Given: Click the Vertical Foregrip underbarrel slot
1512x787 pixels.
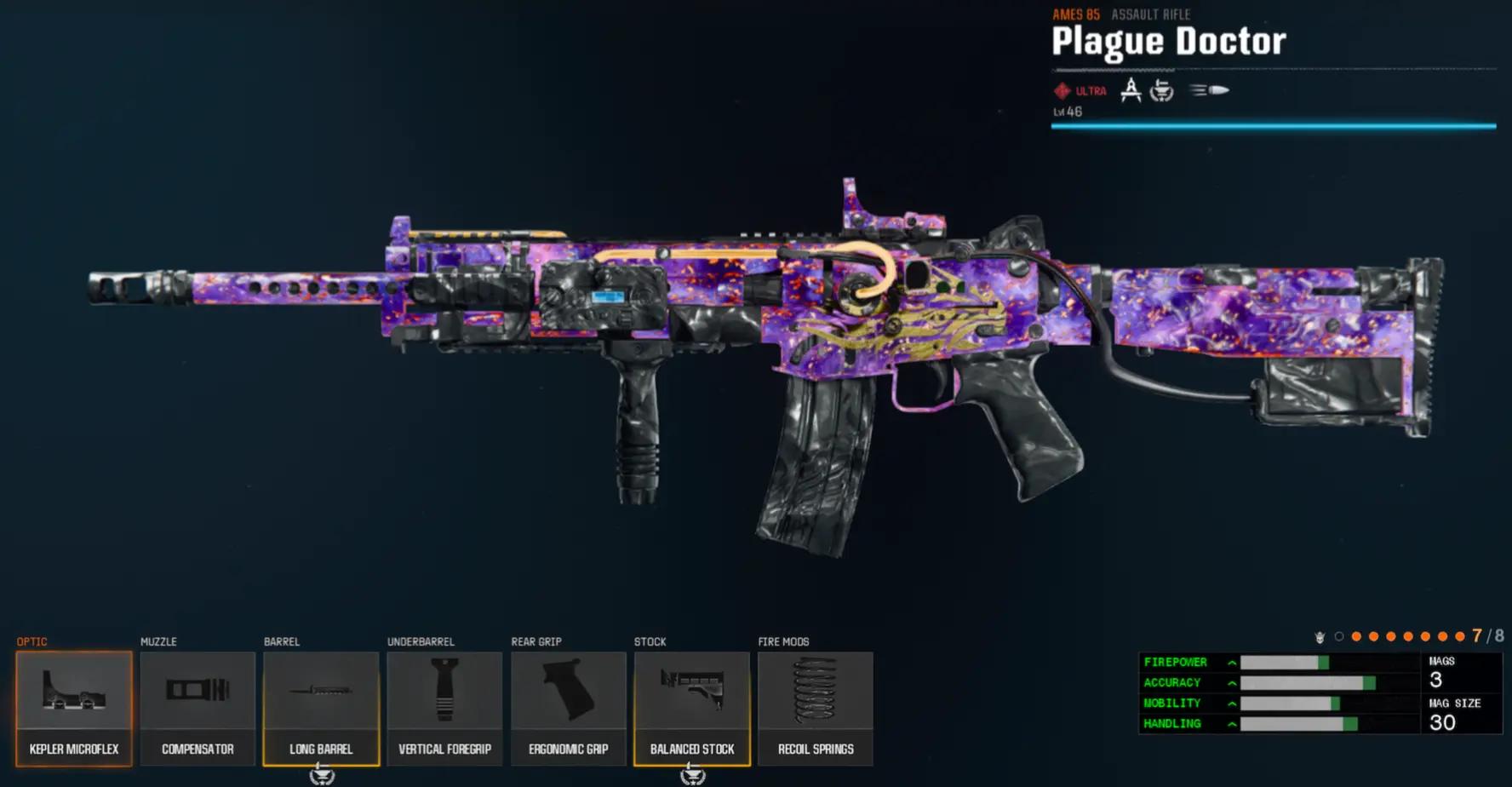Looking at the screenshot, I should (x=444, y=708).
